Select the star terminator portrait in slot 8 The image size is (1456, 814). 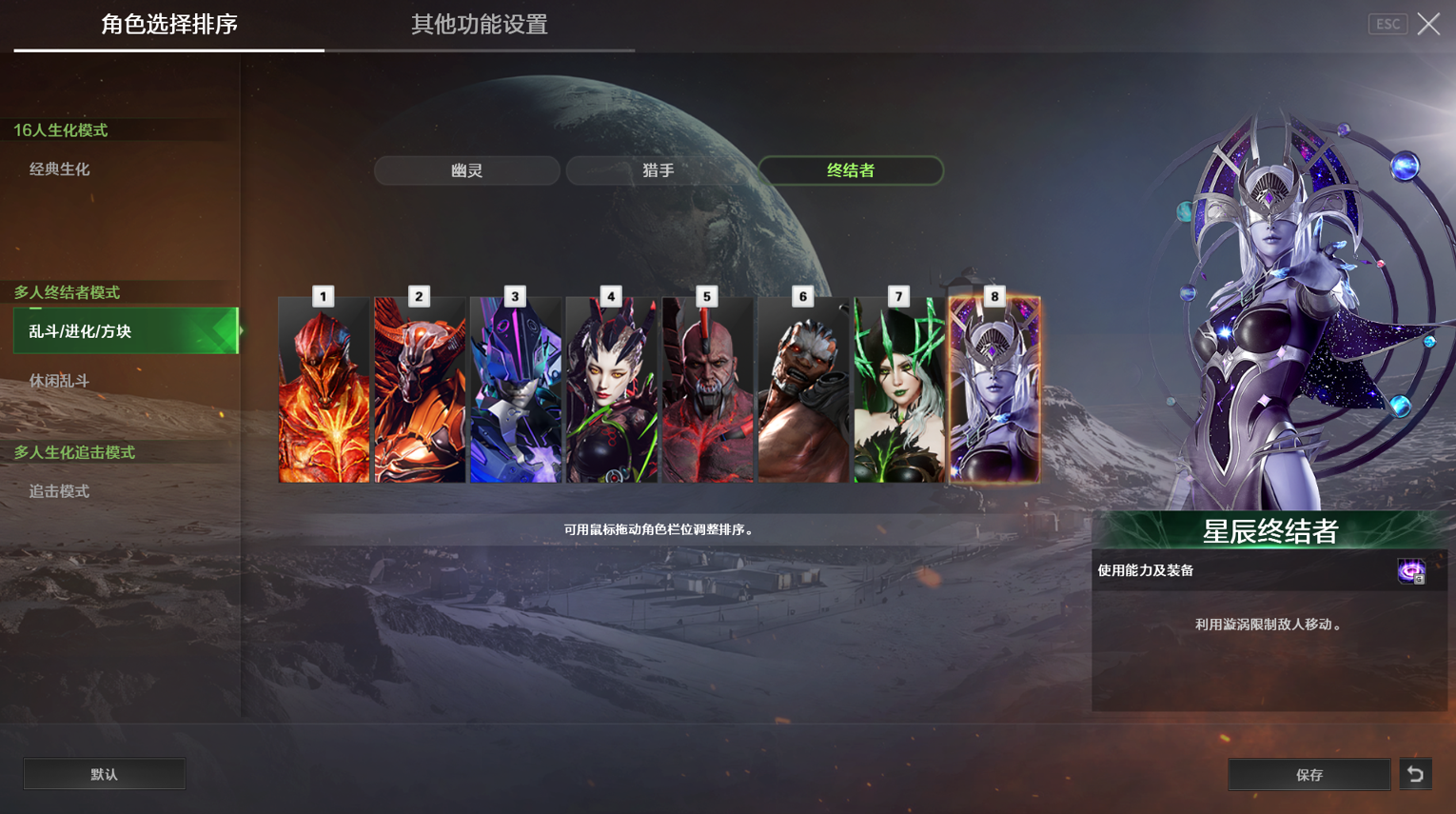click(994, 390)
